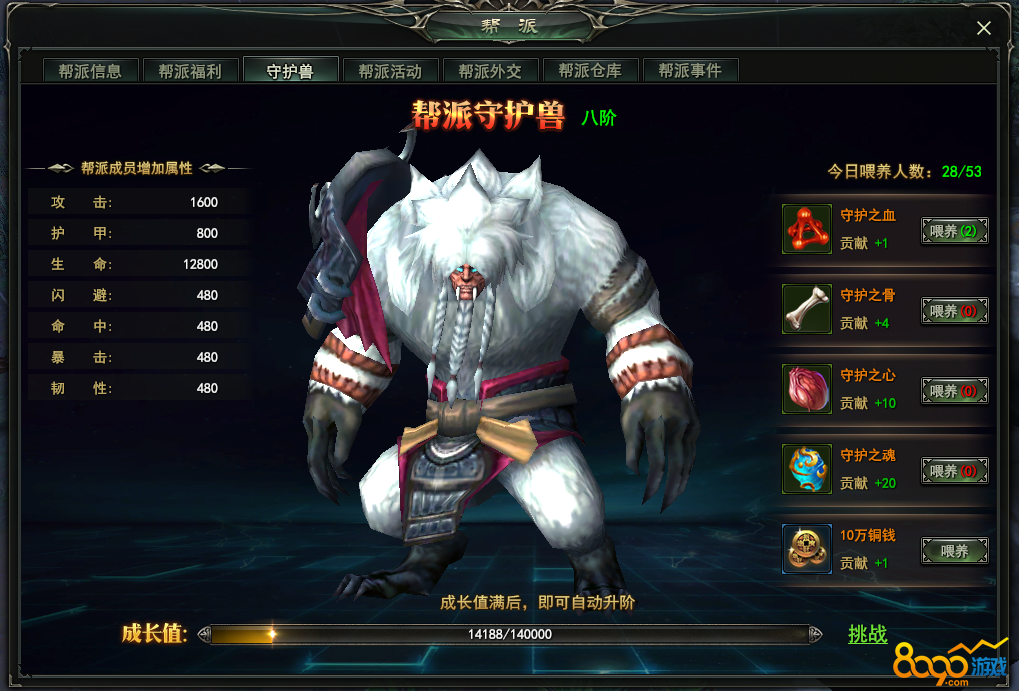Viewport: 1019px width, 691px height.
Task: Switch to the 帮派外交 tab
Action: pos(490,71)
